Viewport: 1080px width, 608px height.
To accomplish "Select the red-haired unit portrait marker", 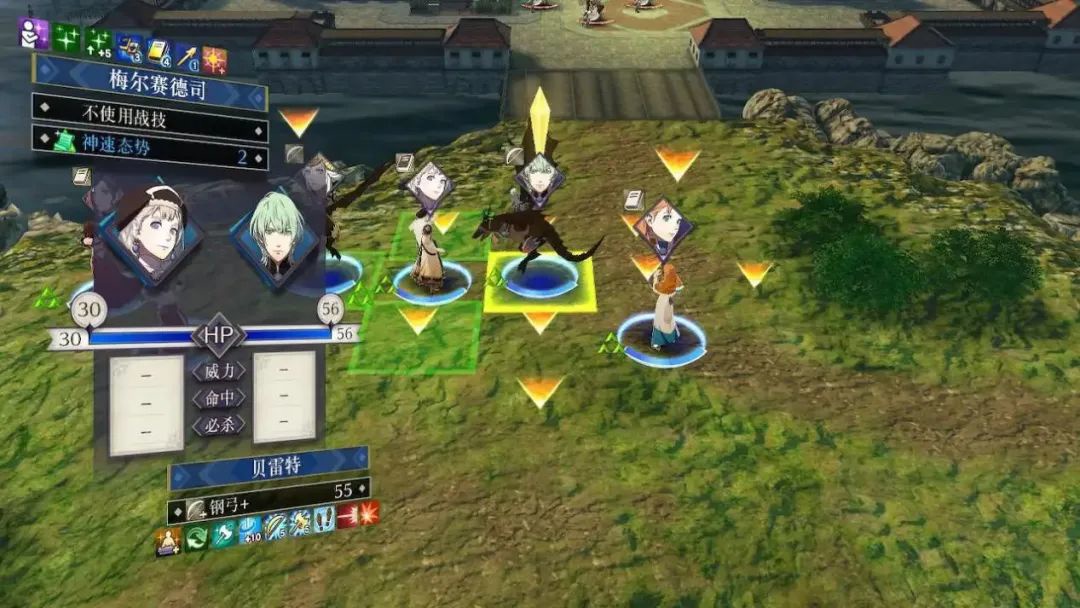I will tap(661, 227).
